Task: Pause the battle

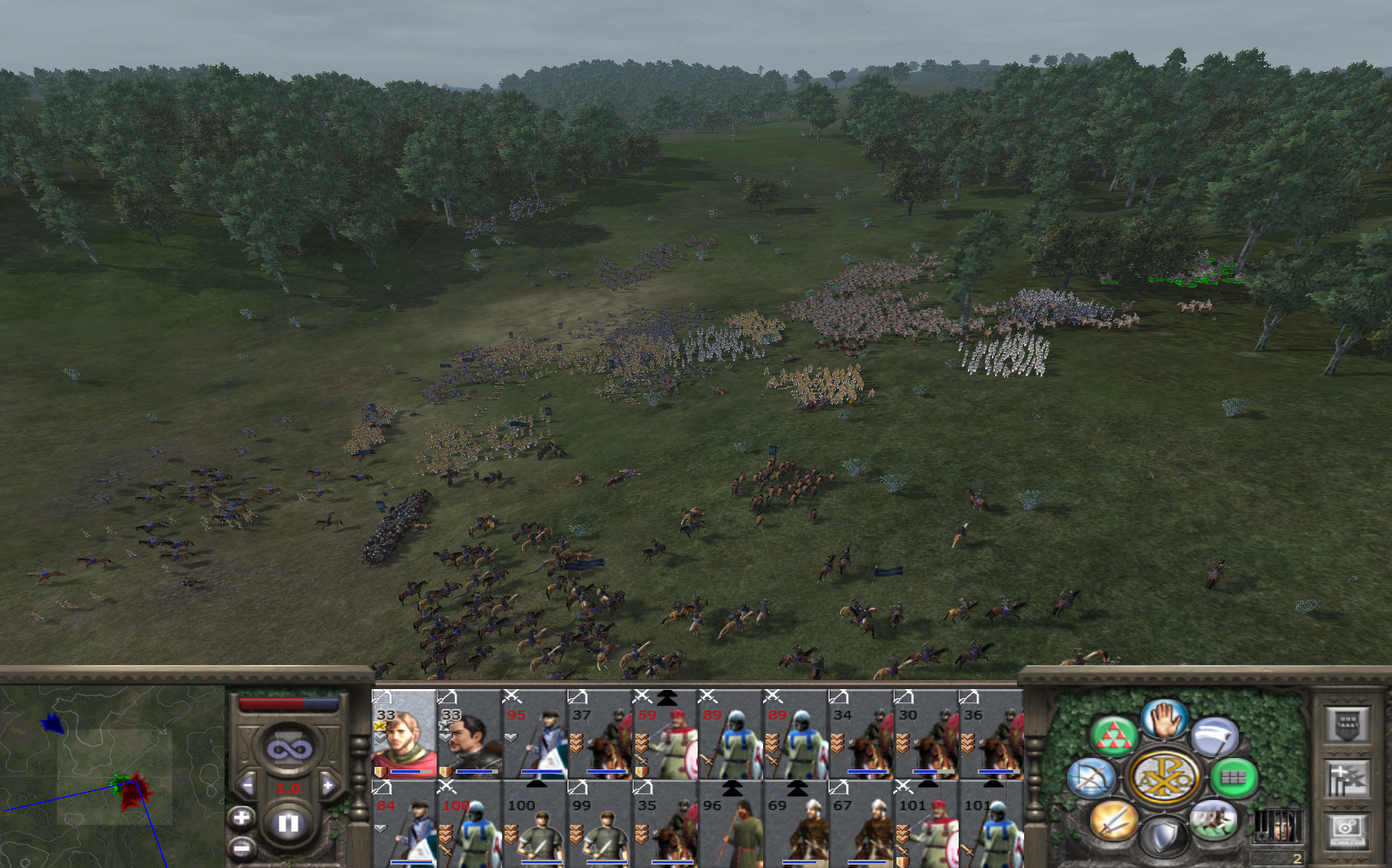Action: [288, 823]
